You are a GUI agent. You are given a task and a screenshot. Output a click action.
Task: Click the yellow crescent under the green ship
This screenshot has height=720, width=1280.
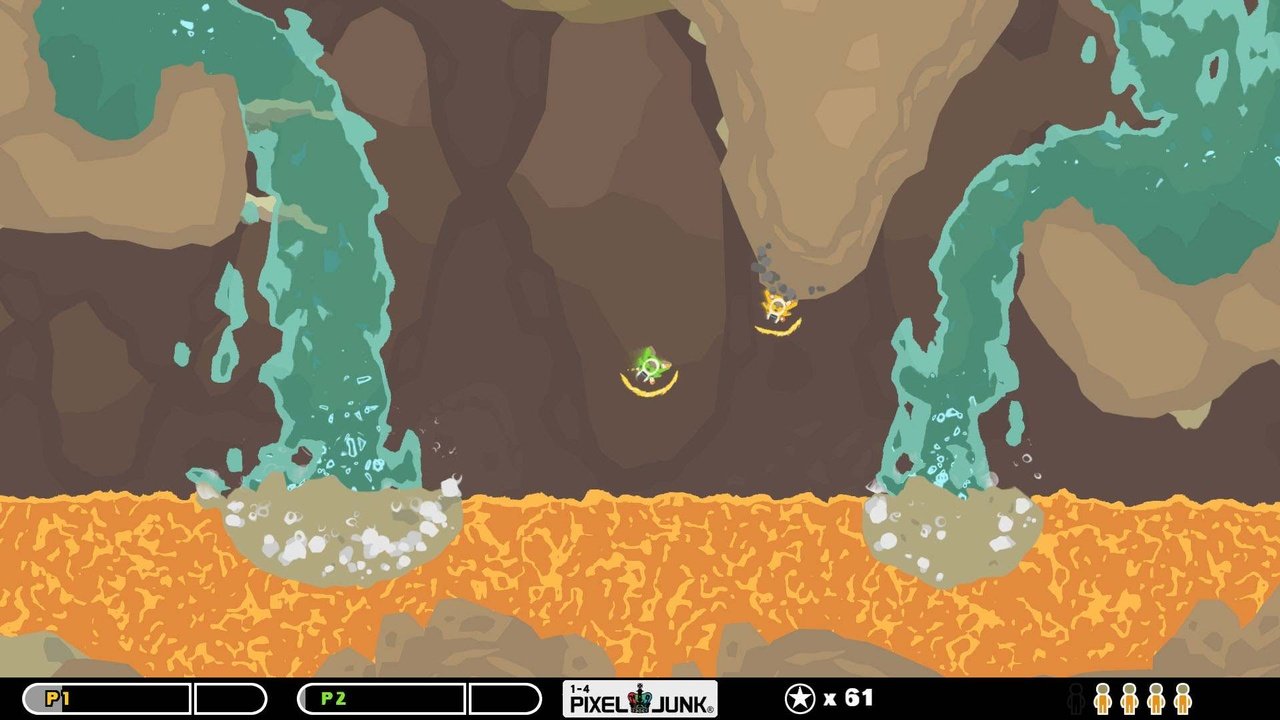(x=645, y=386)
